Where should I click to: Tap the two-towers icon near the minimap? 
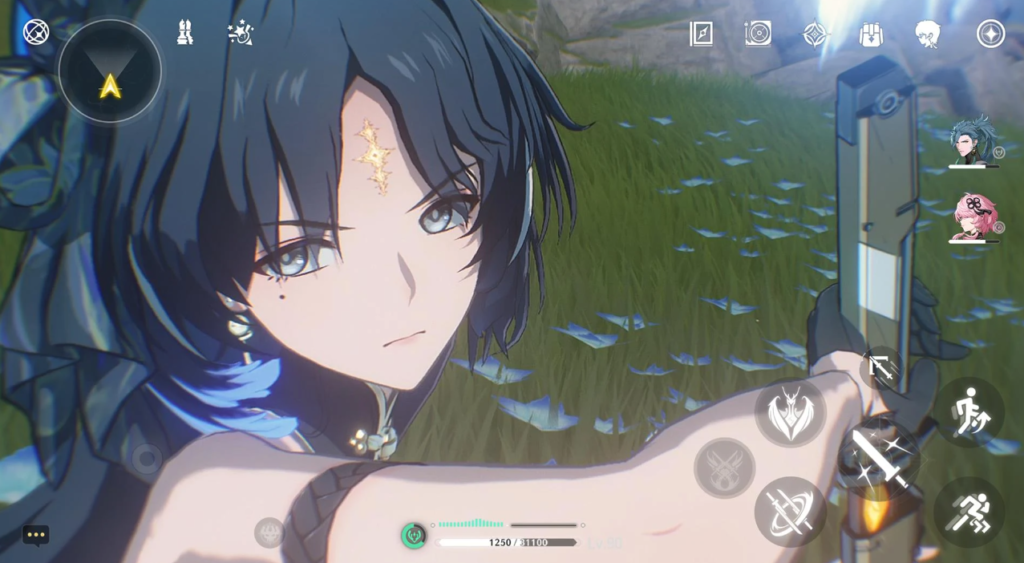(x=184, y=32)
